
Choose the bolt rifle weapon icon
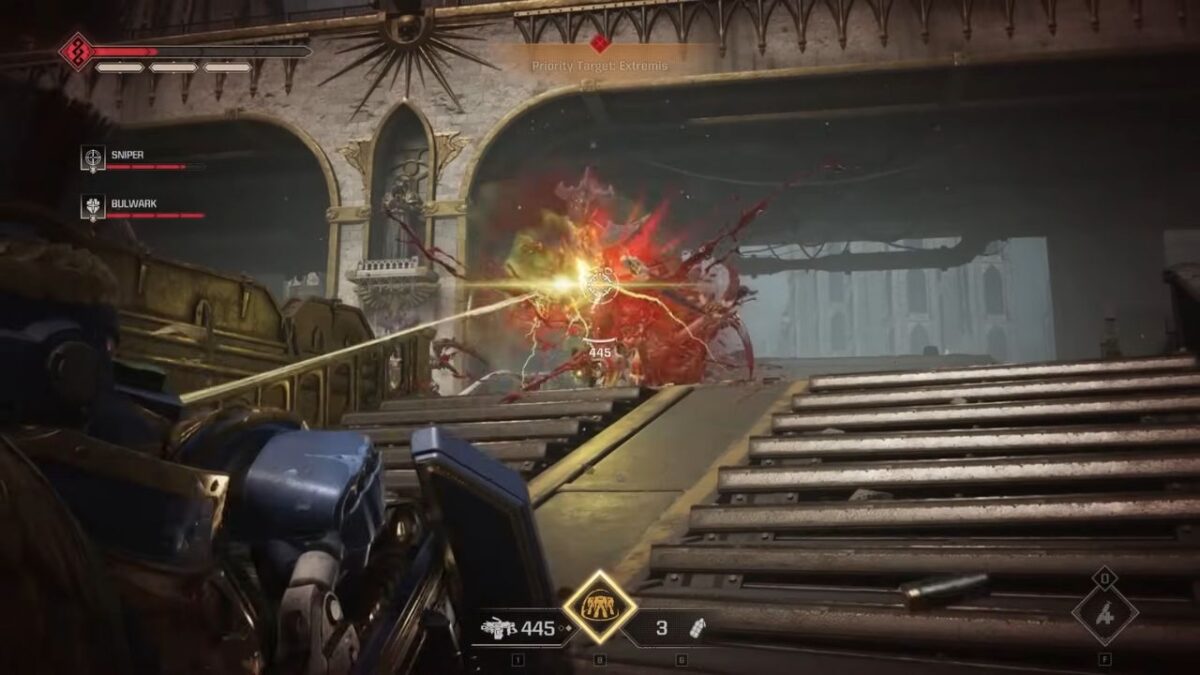click(x=498, y=629)
